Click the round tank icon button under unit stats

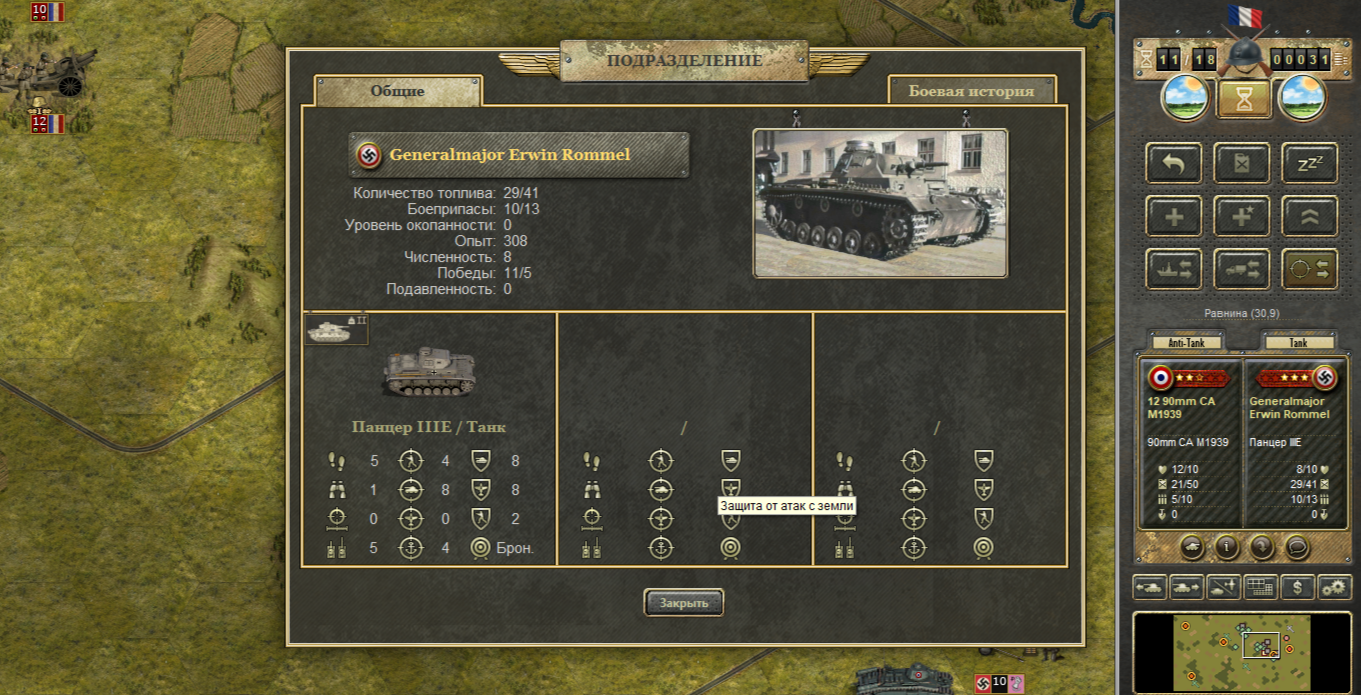pyautogui.click(x=1191, y=547)
